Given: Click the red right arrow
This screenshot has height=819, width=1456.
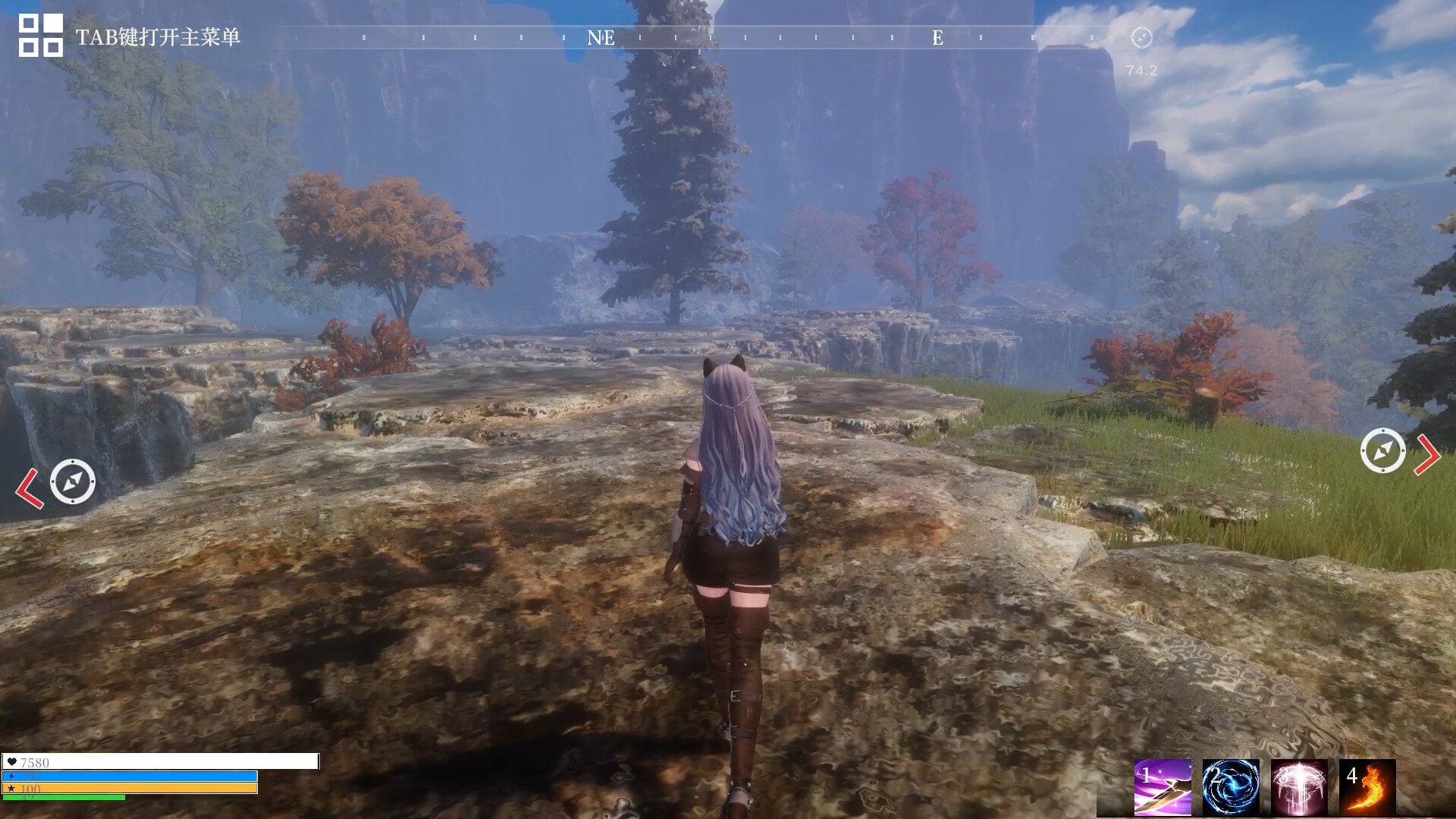Looking at the screenshot, I should 1427,455.
